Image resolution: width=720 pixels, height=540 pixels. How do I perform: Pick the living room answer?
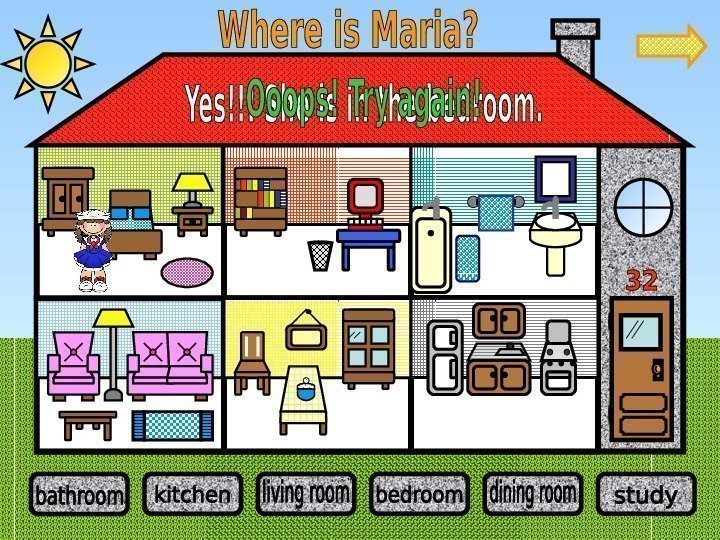pyautogui.click(x=305, y=493)
